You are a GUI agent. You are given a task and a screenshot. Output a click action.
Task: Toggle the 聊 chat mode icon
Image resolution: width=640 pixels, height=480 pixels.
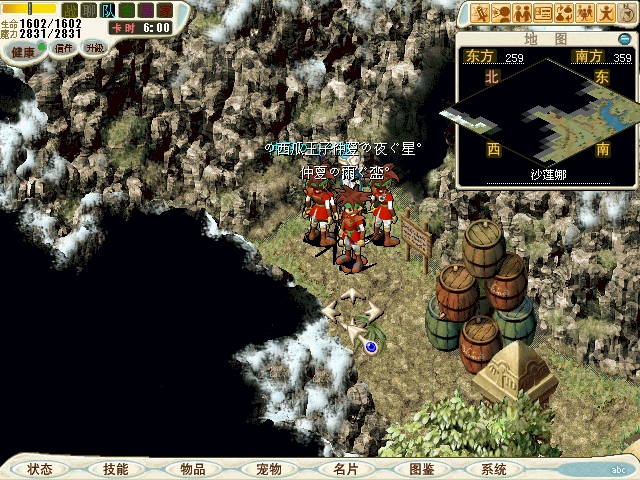(x=89, y=10)
